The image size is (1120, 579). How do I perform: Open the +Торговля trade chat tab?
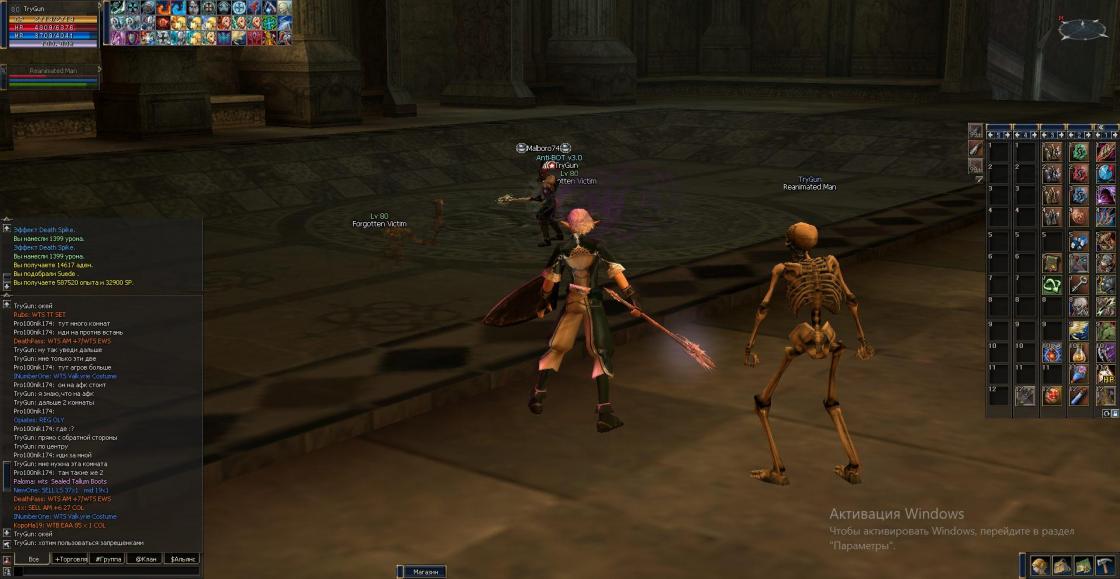[70, 559]
